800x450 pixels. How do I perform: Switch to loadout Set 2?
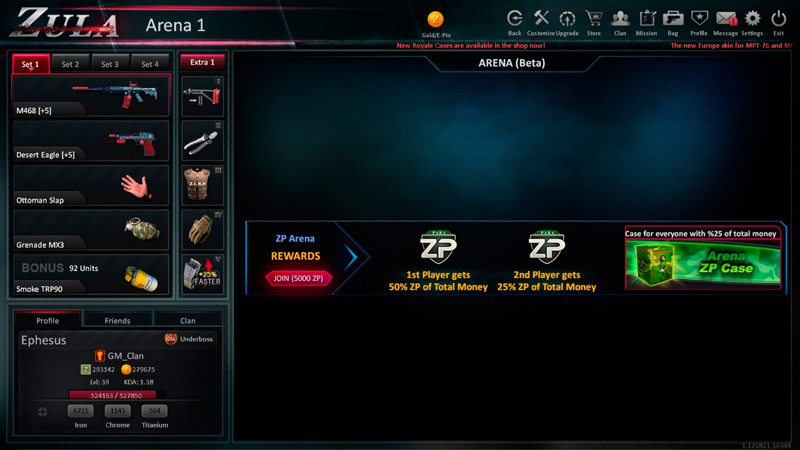[x=70, y=64]
